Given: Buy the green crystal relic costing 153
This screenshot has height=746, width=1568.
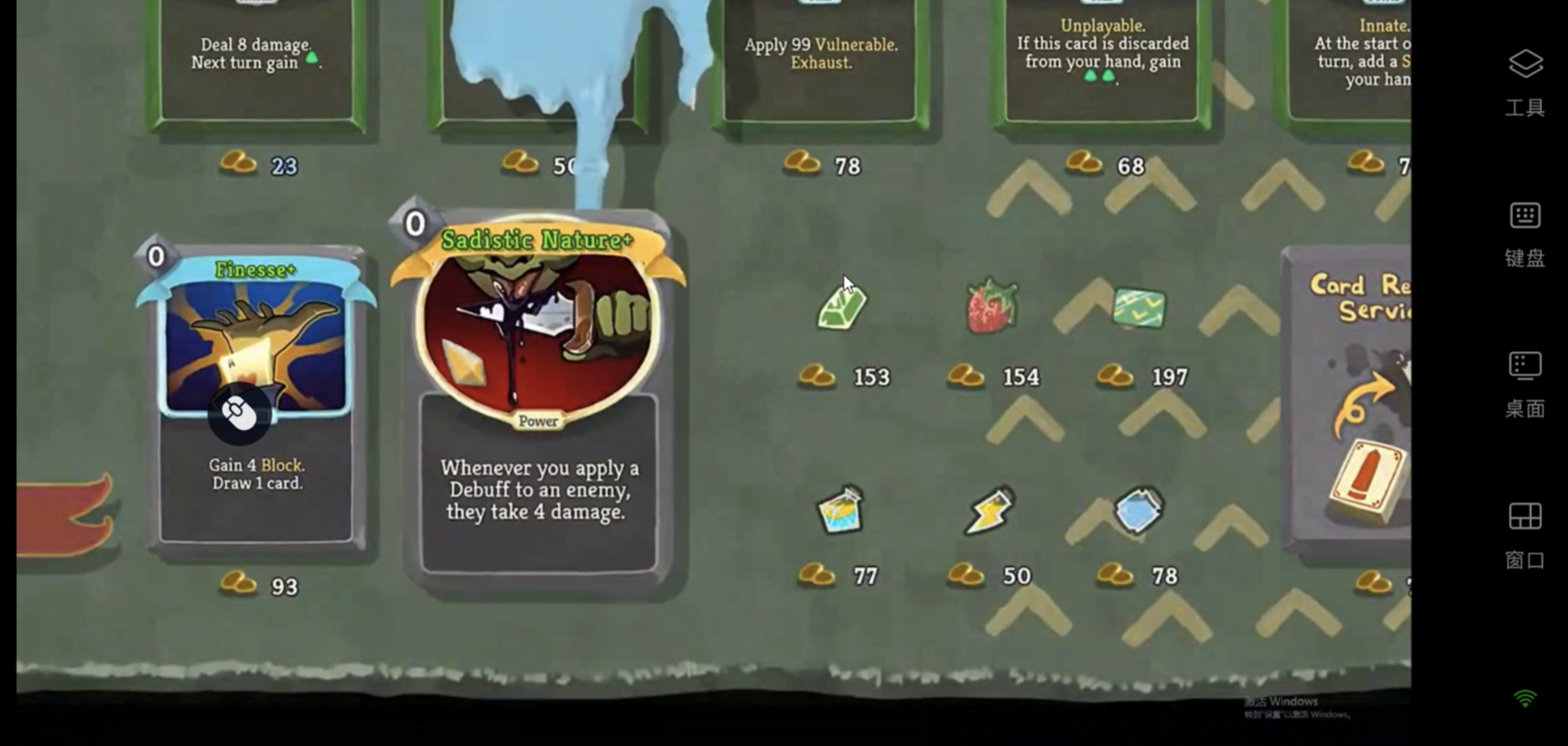Looking at the screenshot, I should pos(842,307).
